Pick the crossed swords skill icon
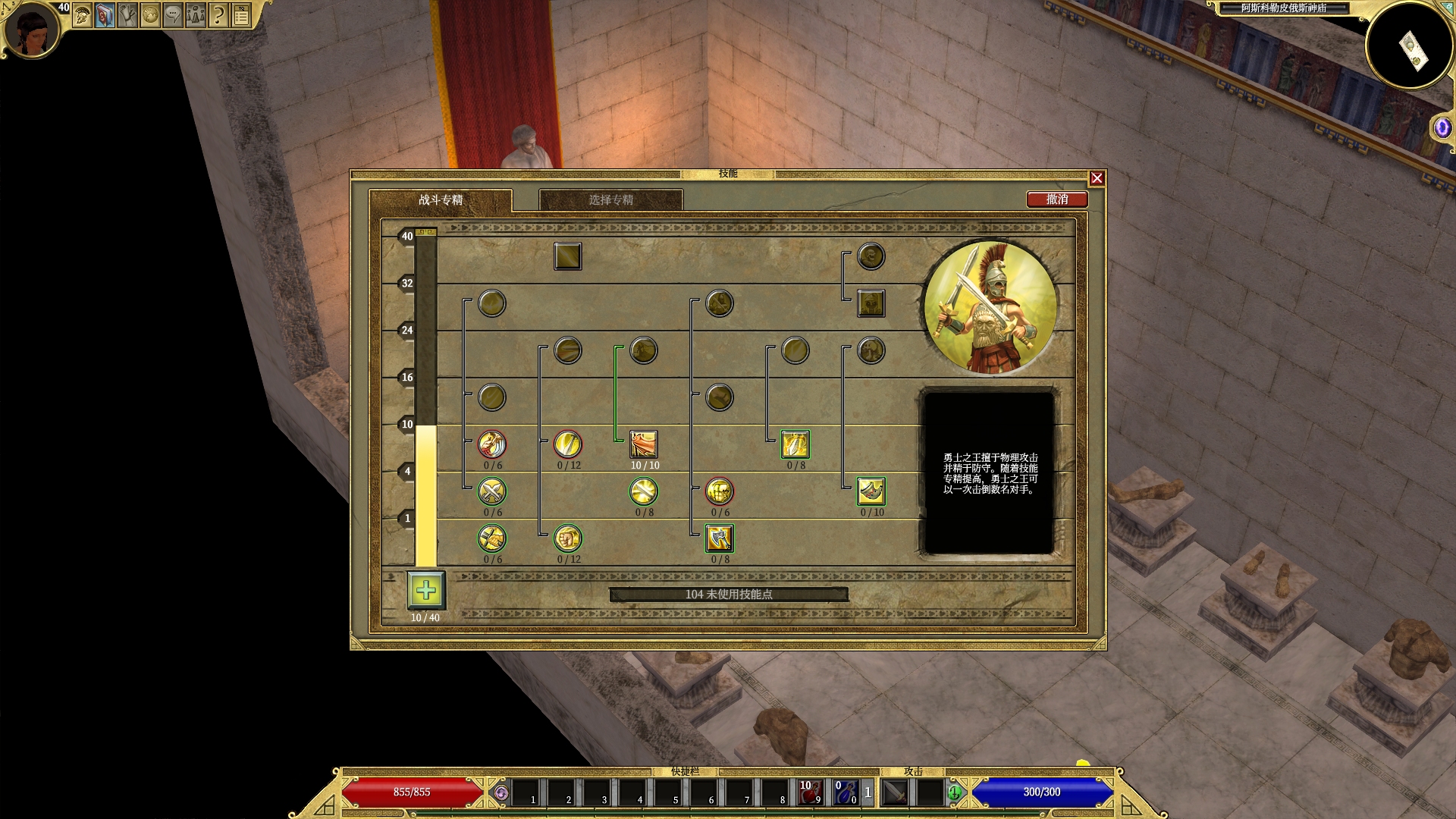 pyautogui.click(x=492, y=491)
